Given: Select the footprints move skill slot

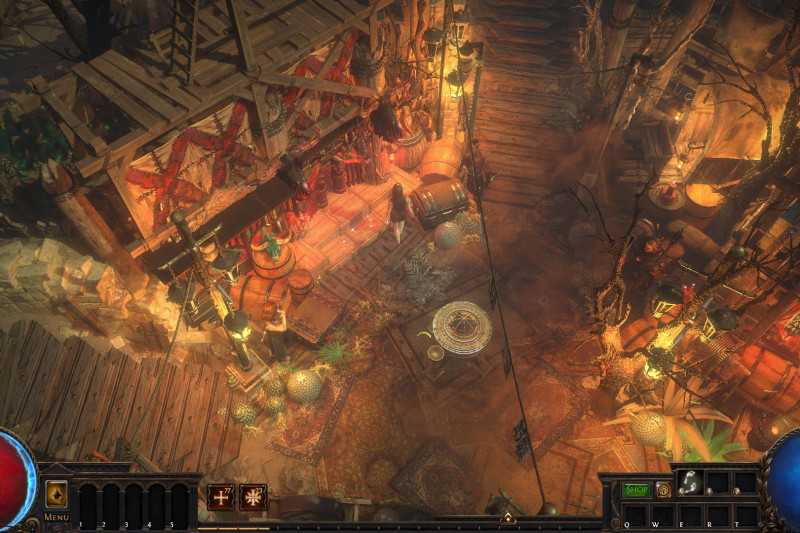Looking at the screenshot, I should pyautogui.click(x=690, y=482).
